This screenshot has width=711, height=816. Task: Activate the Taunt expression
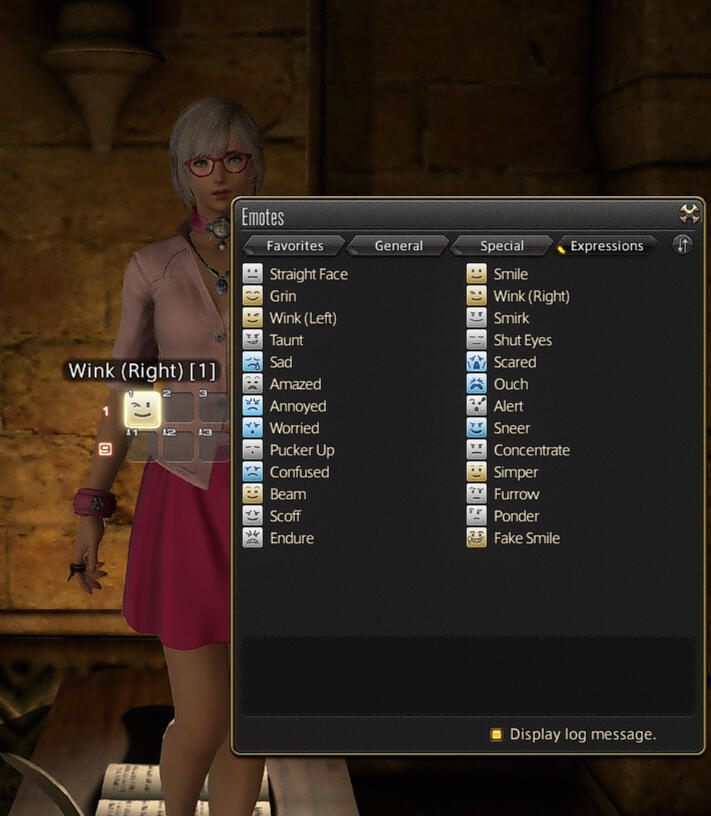(286, 340)
